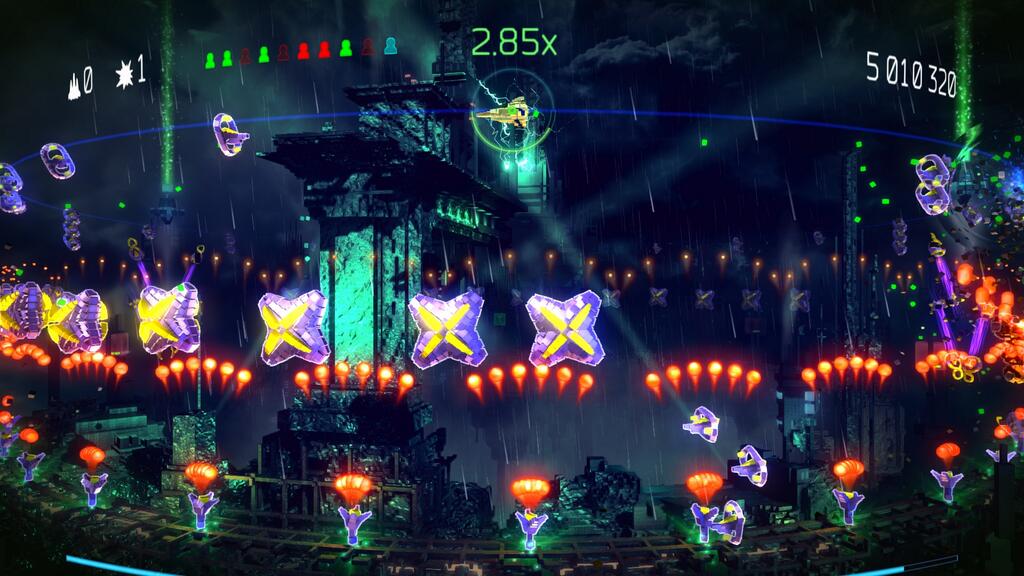Click the cyan human in the survivor tracker

(389, 46)
